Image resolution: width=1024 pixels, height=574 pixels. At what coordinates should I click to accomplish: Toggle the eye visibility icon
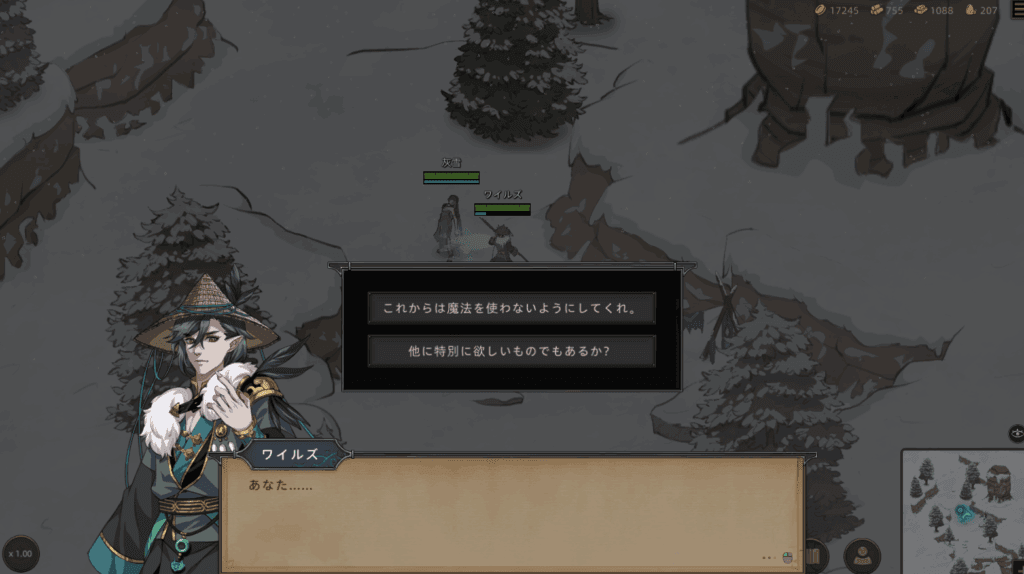1016,433
